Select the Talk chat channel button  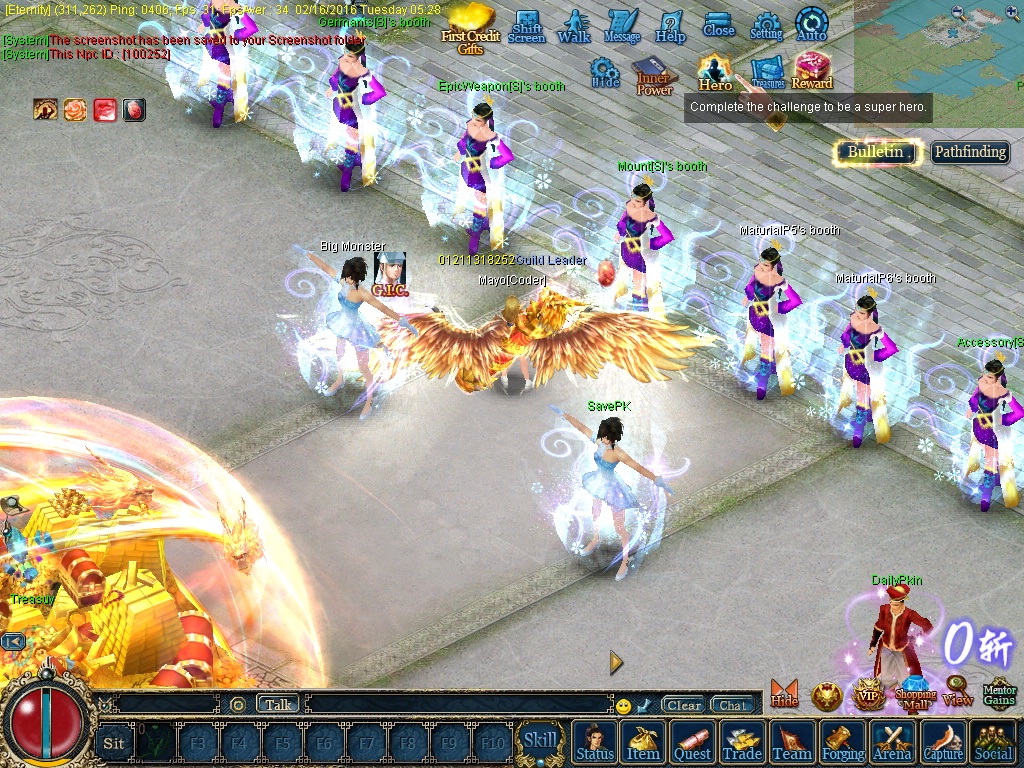[x=278, y=704]
